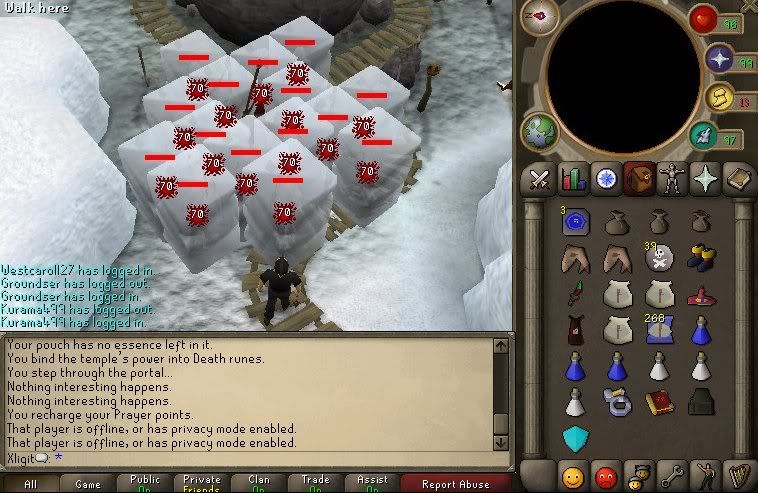Screen dimensions: 758x493
Task: Toggle the Public chat filter
Action: pos(145,484)
